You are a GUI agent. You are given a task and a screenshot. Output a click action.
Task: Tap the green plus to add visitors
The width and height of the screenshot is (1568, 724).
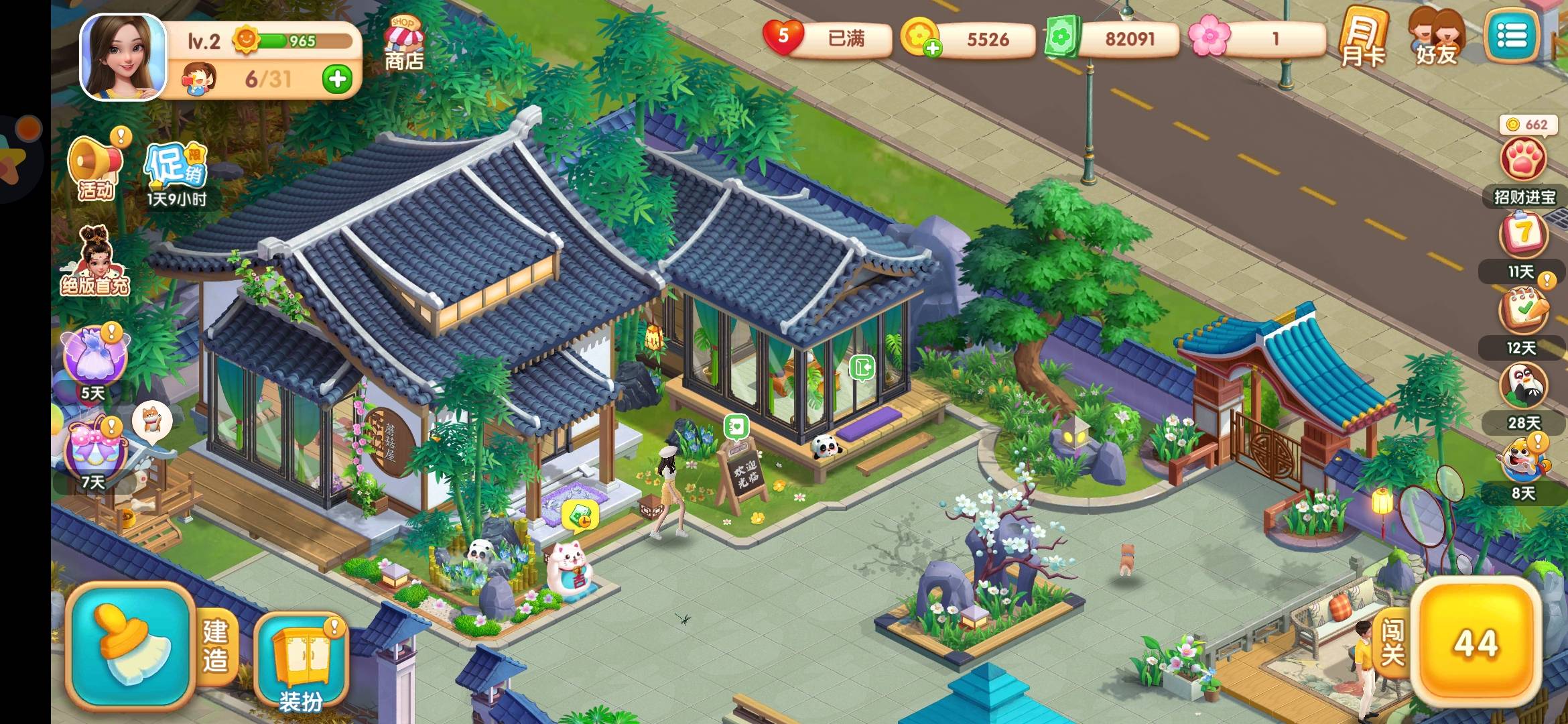click(x=337, y=79)
